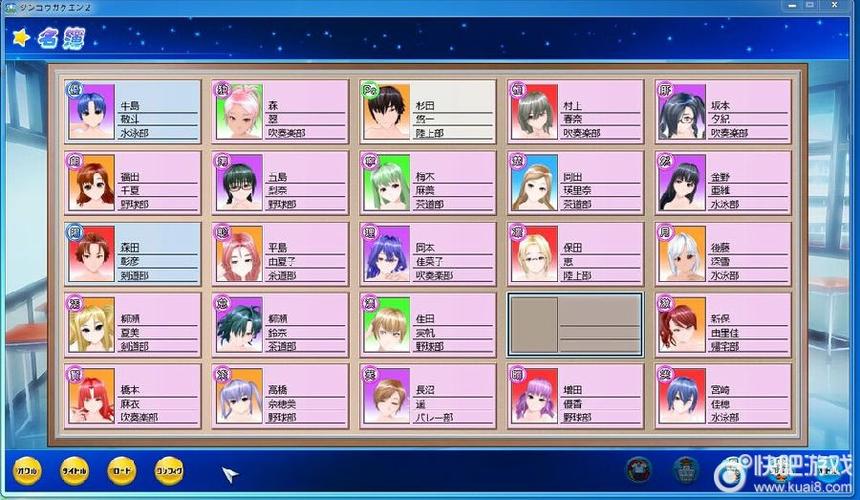The width and height of the screenshot is (860, 500).
Task: Click the empty gray roster slot
Action: pyautogui.click(x=575, y=324)
